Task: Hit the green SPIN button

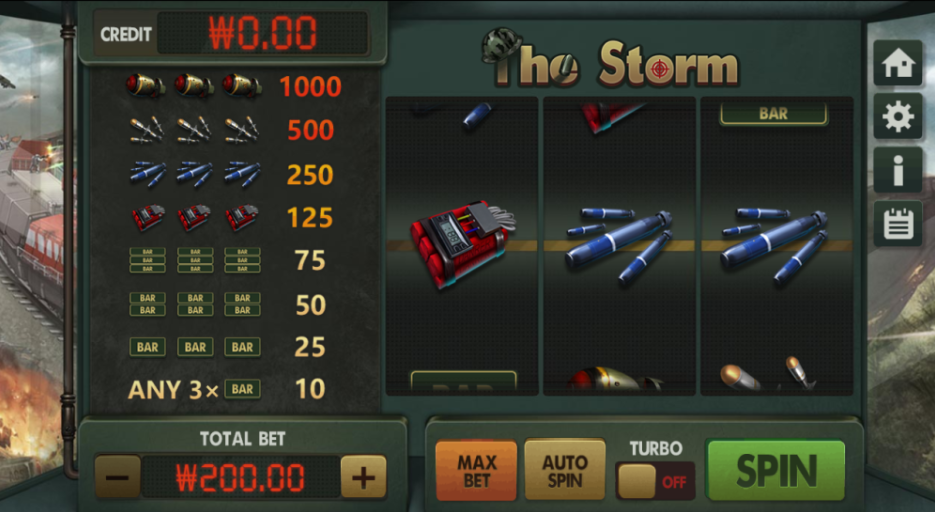Action: pos(776,470)
